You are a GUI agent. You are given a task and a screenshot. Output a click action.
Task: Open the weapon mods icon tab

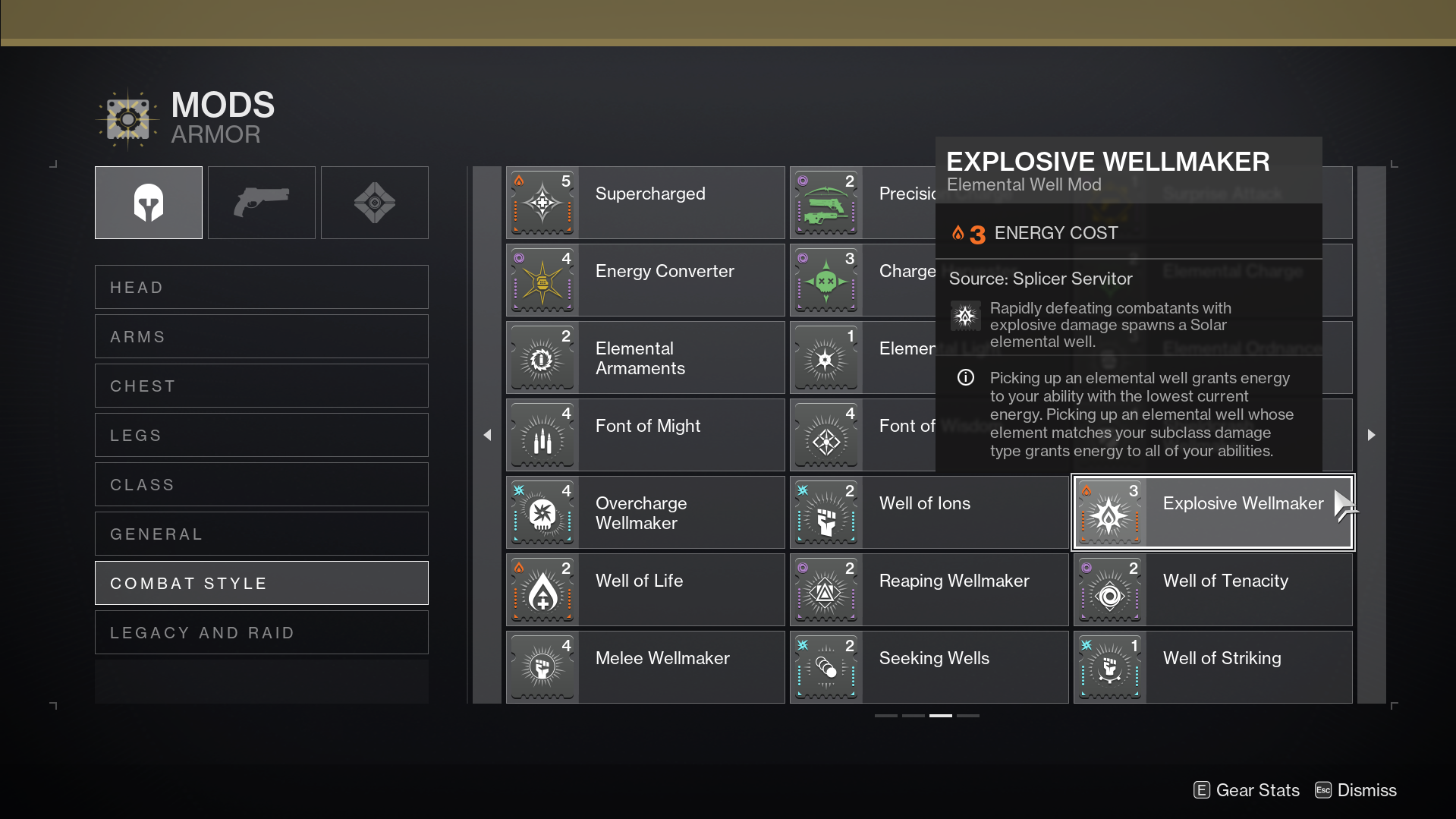click(x=261, y=202)
